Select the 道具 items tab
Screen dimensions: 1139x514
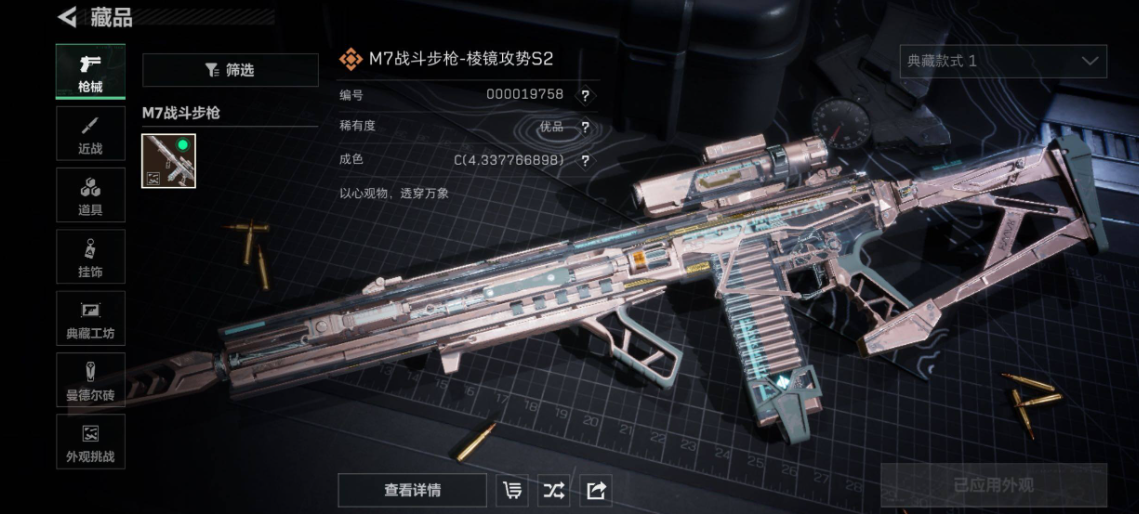click(x=90, y=195)
